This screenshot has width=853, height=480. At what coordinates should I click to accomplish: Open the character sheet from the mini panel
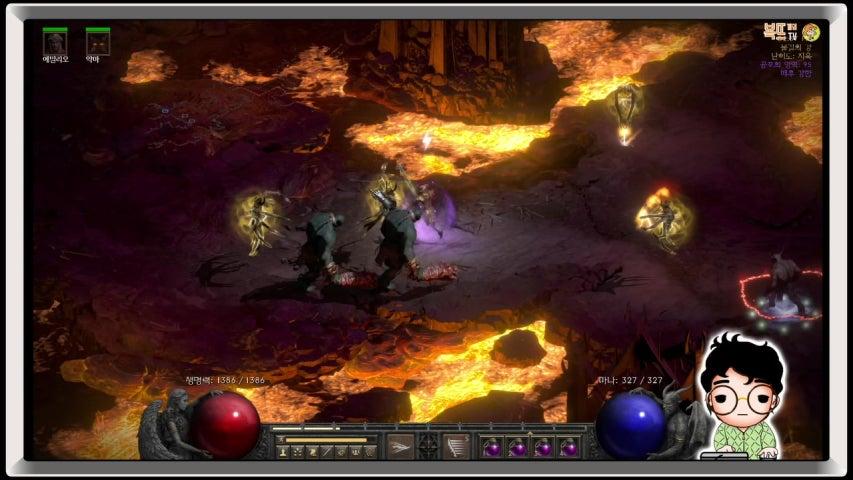point(284,453)
